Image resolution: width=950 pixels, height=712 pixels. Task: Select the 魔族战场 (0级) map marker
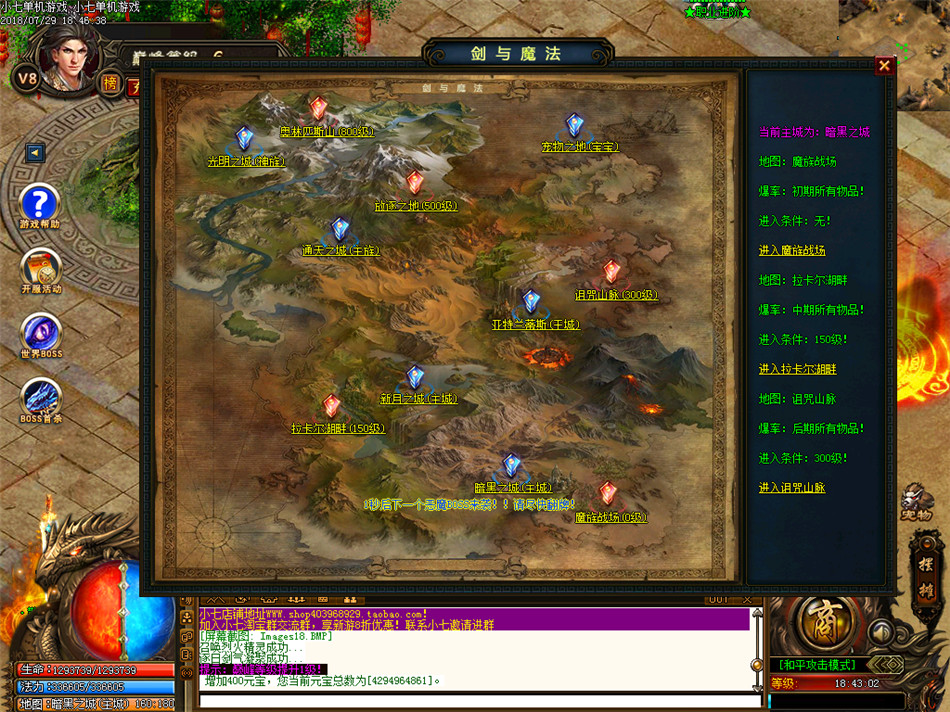(608, 494)
